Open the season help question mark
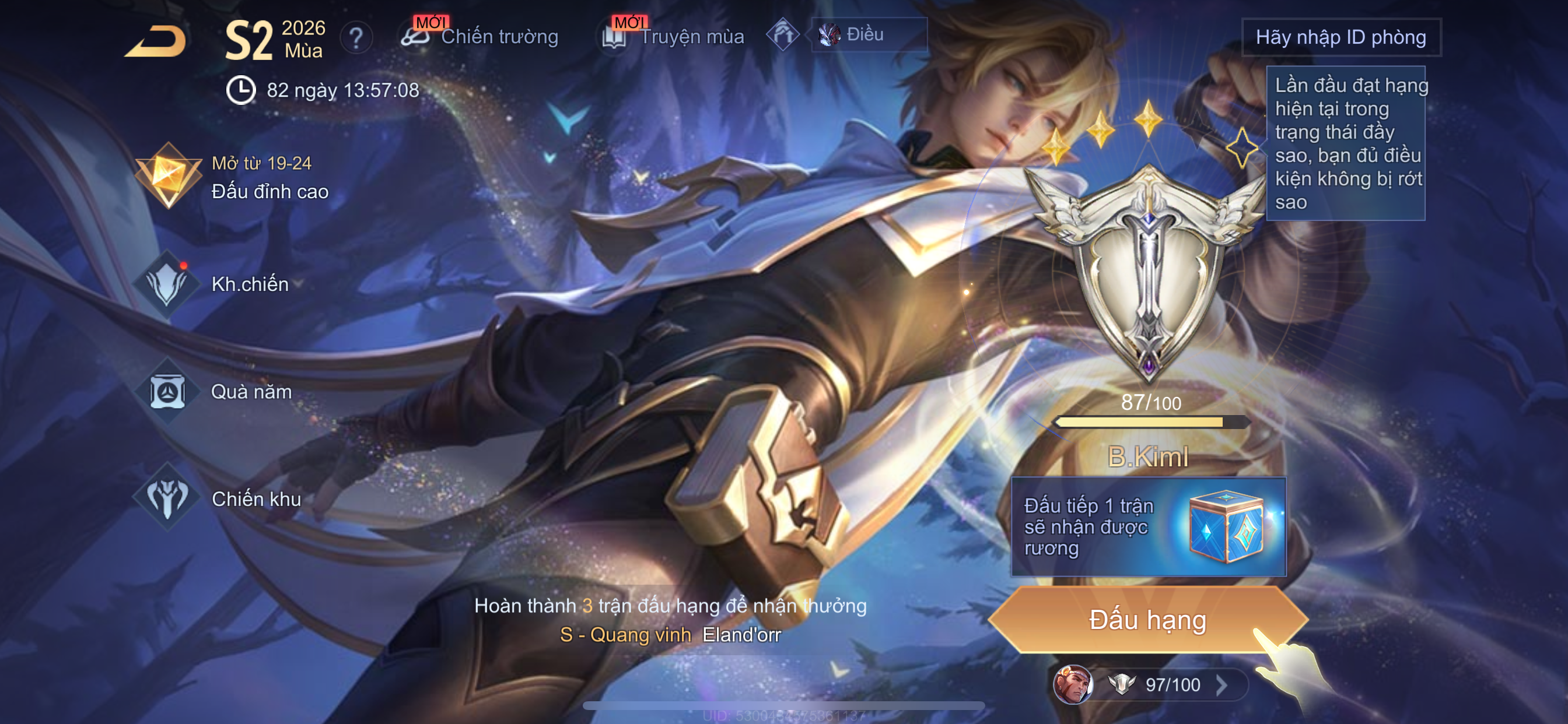 (356, 38)
